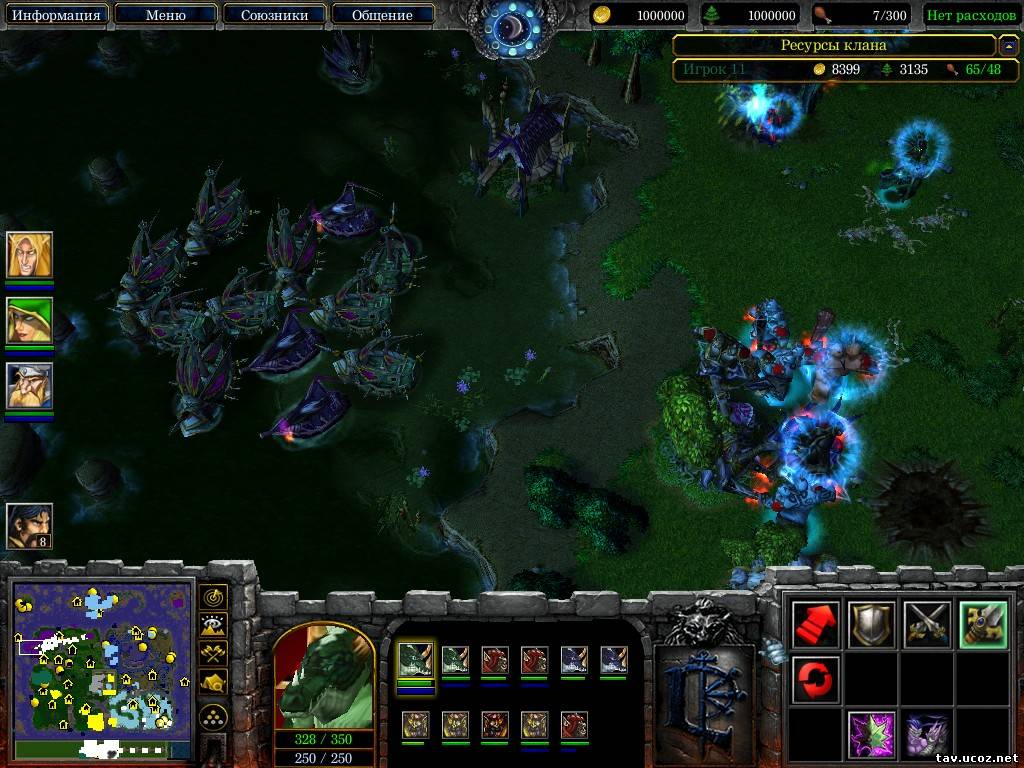Open the Общение chat log
The image size is (1024, 768).
(x=382, y=15)
